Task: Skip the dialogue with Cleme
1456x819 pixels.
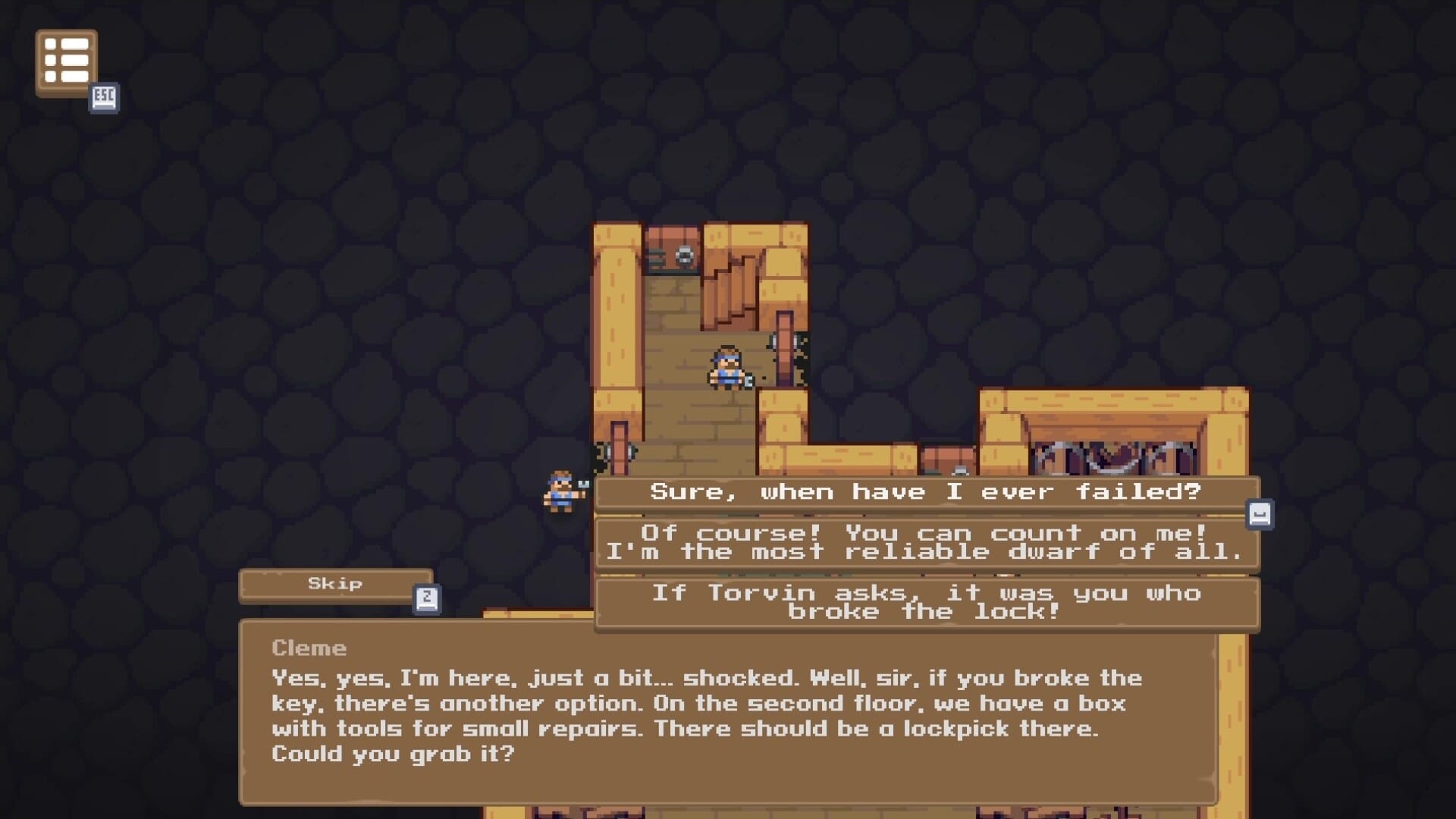Action: [334, 584]
